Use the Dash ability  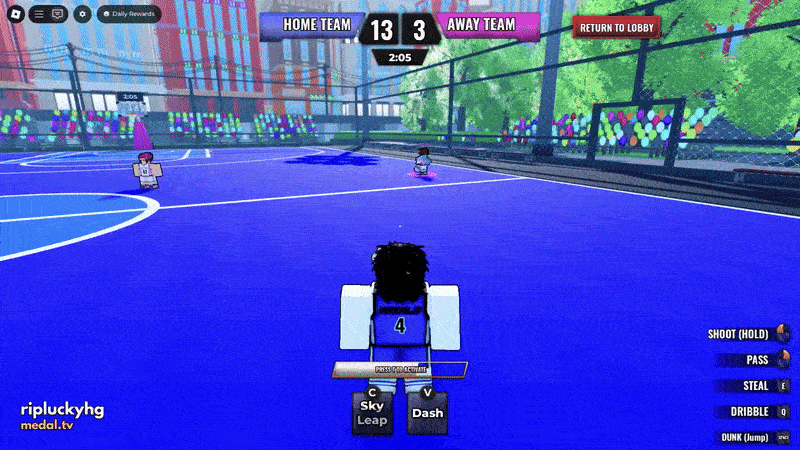(x=427, y=412)
